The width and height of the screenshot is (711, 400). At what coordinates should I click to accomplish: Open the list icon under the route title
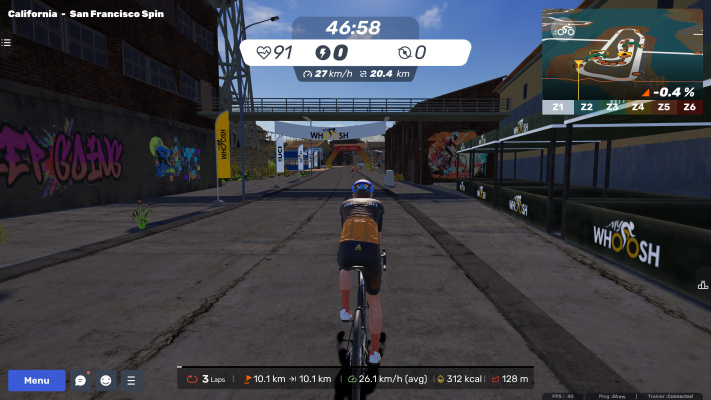(x=6, y=42)
